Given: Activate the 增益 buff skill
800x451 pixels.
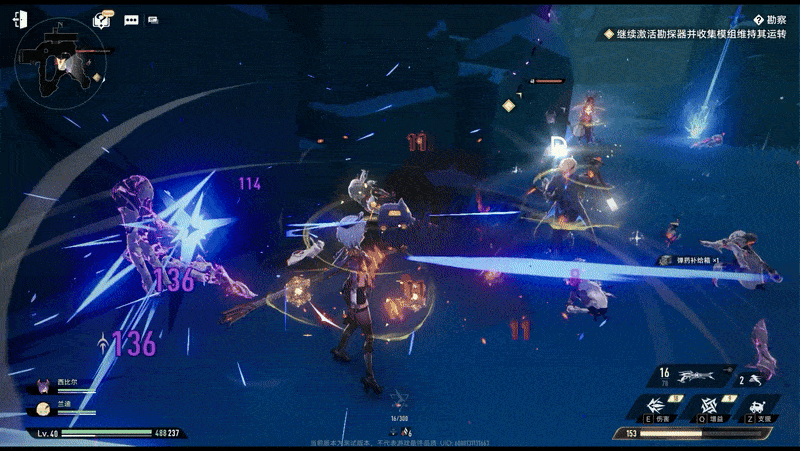Looking at the screenshot, I should 710,407.
